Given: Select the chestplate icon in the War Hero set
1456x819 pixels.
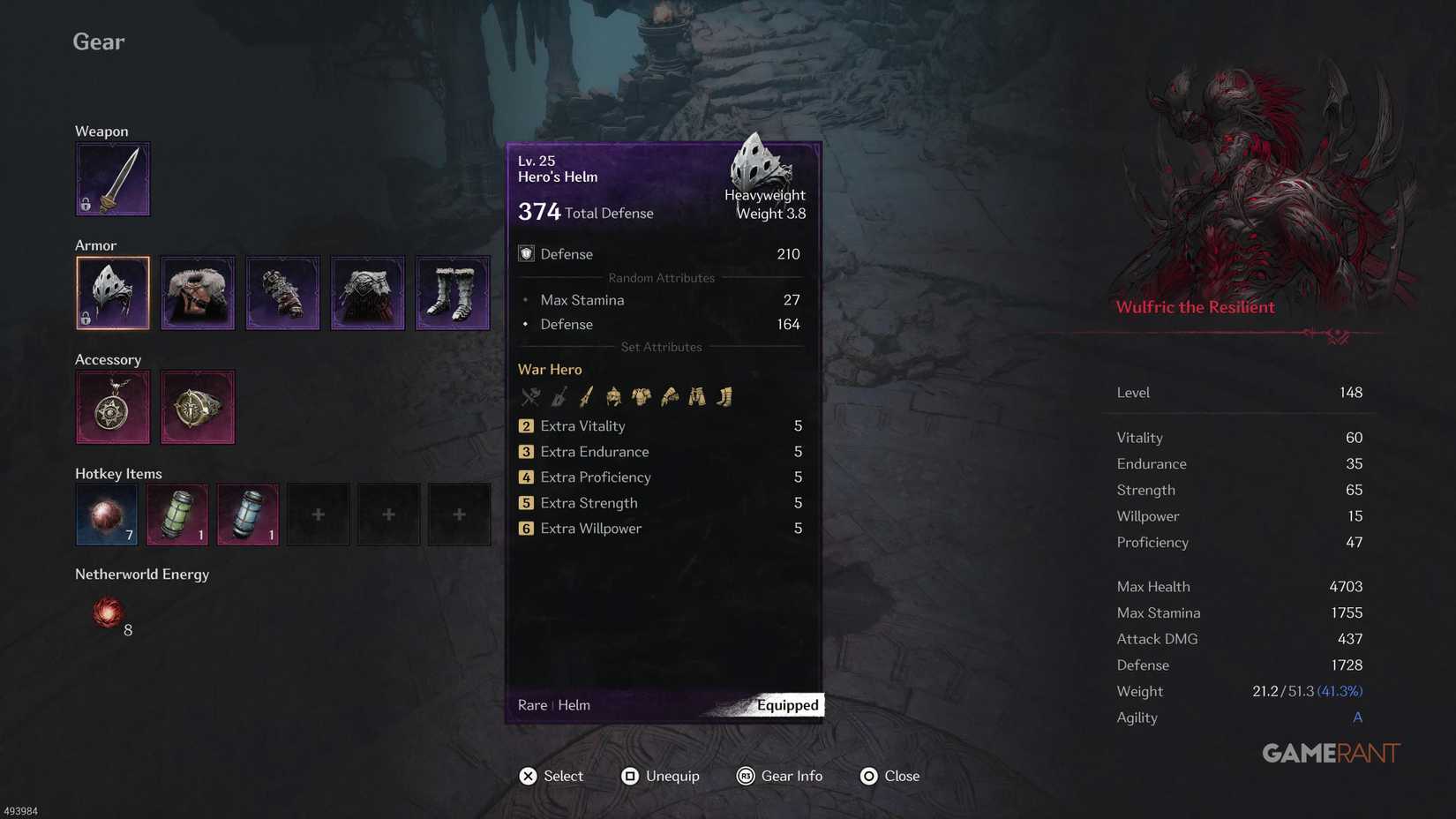Looking at the screenshot, I should click(642, 396).
